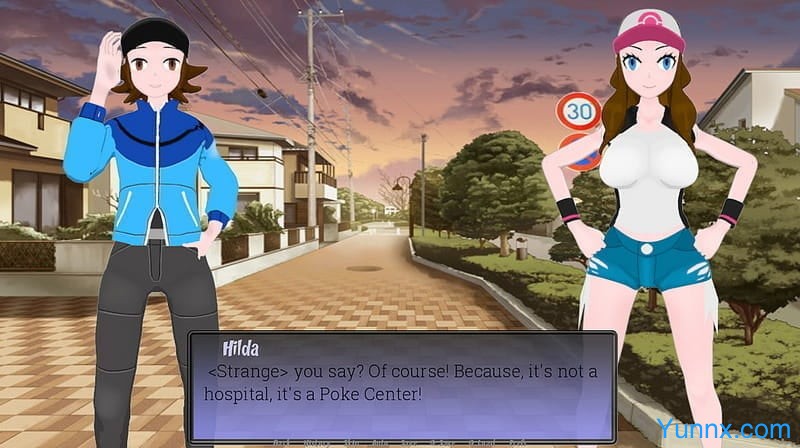Click Hilda's dialogue box to continue
The image size is (800, 448).
[x=400, y=385]
